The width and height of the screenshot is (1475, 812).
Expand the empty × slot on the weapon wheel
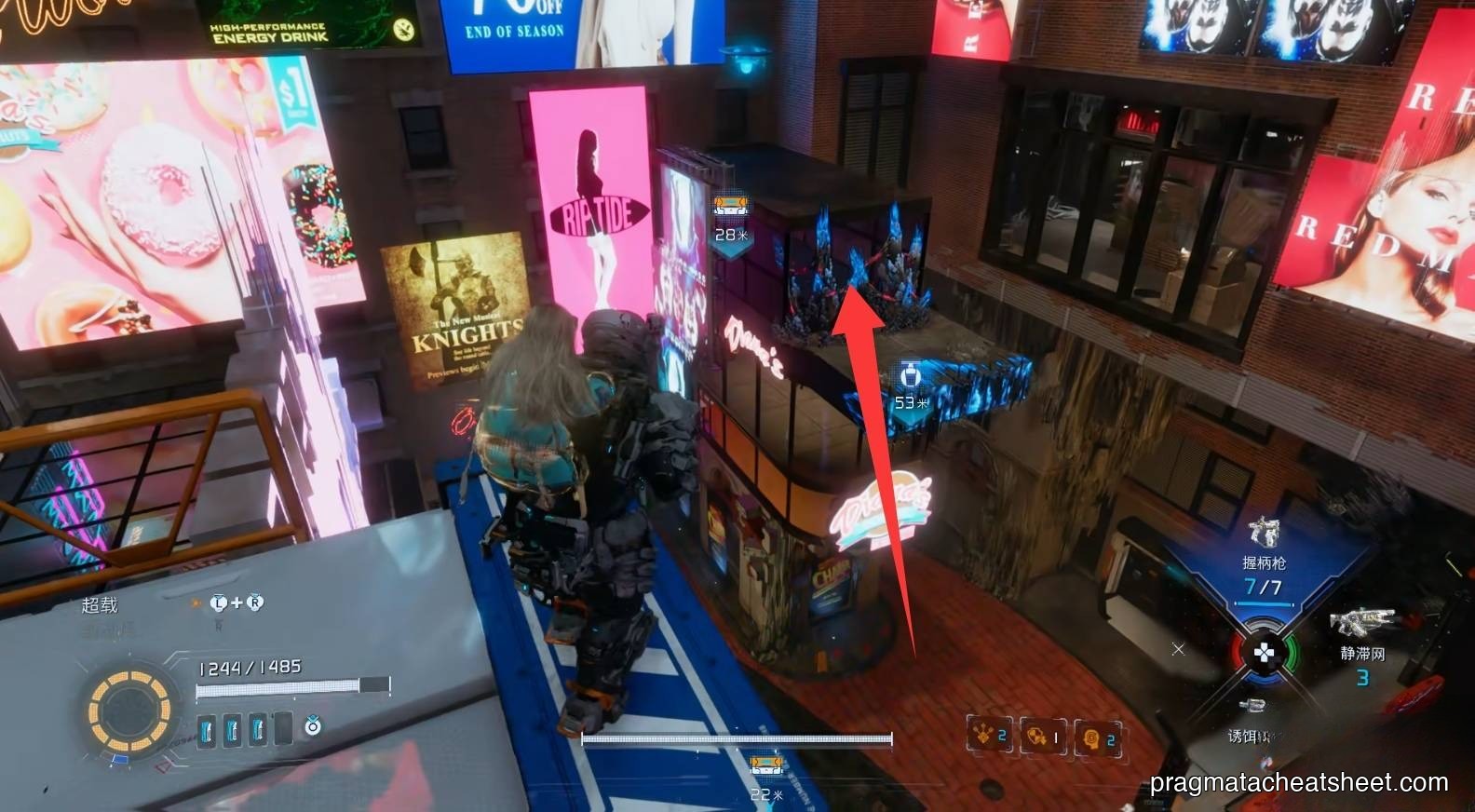pyautogui.click(x=1178, y=650)
